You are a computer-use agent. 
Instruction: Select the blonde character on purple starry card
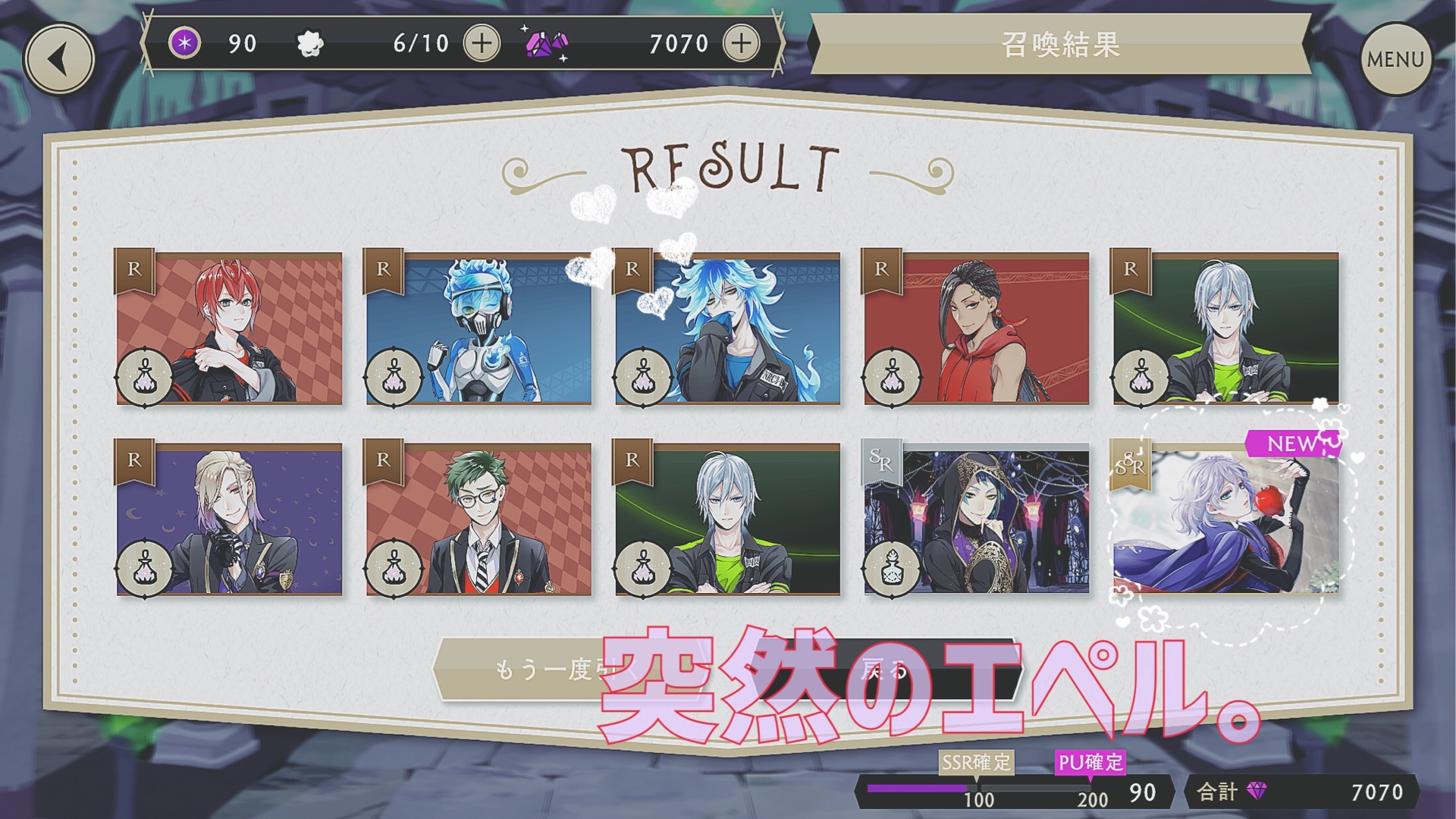[x=229, y=519]
